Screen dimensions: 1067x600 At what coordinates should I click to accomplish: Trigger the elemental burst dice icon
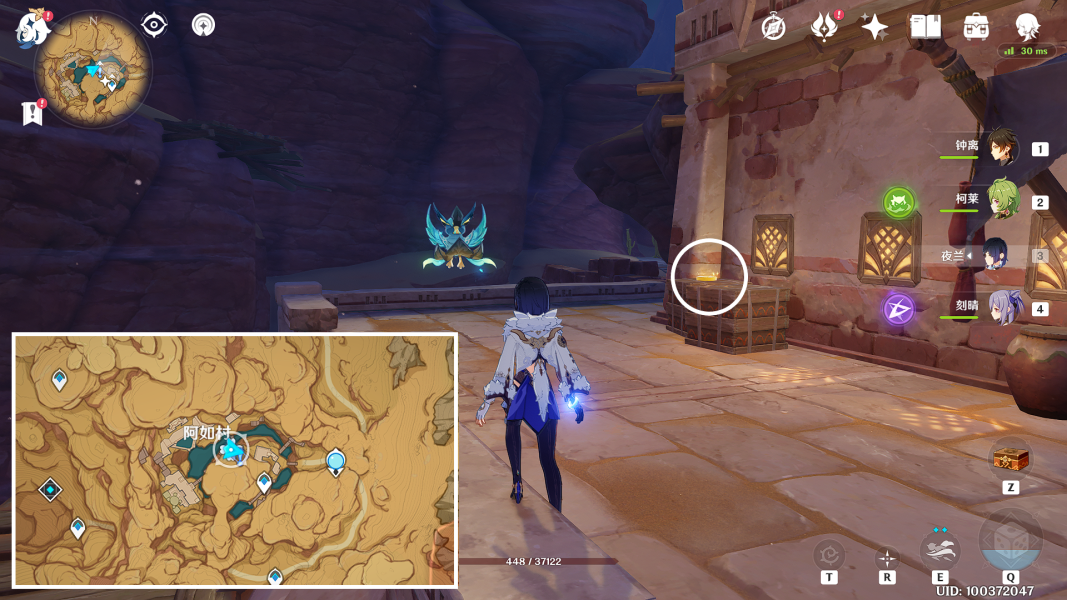pyautogui.click(x=1011, y=545)
